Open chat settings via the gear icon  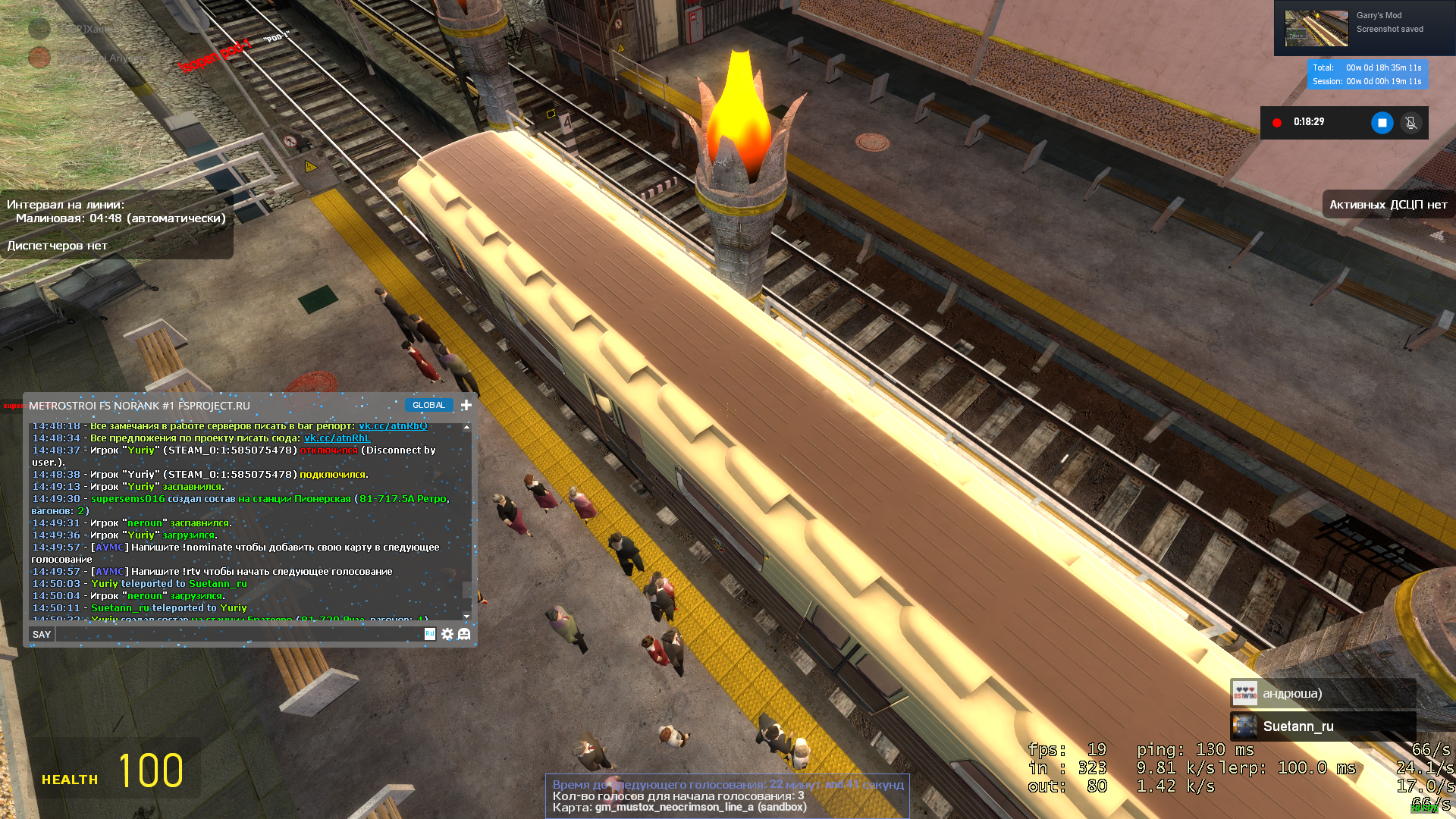pyautogui.click(x=447, y=635)
